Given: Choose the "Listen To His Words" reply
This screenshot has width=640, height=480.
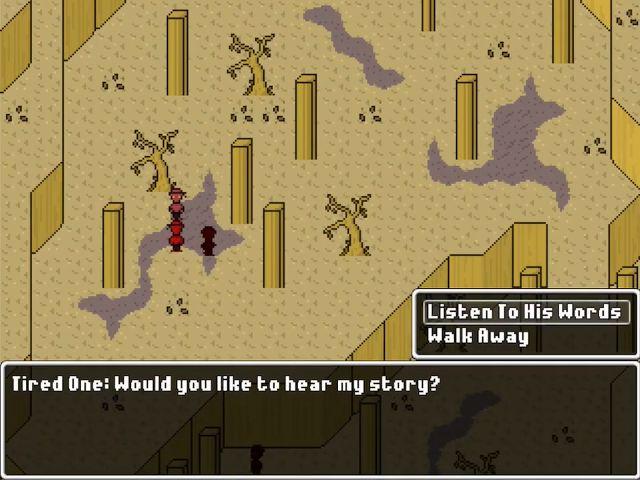Looking at the screenshot, I should tap(524, 312).
